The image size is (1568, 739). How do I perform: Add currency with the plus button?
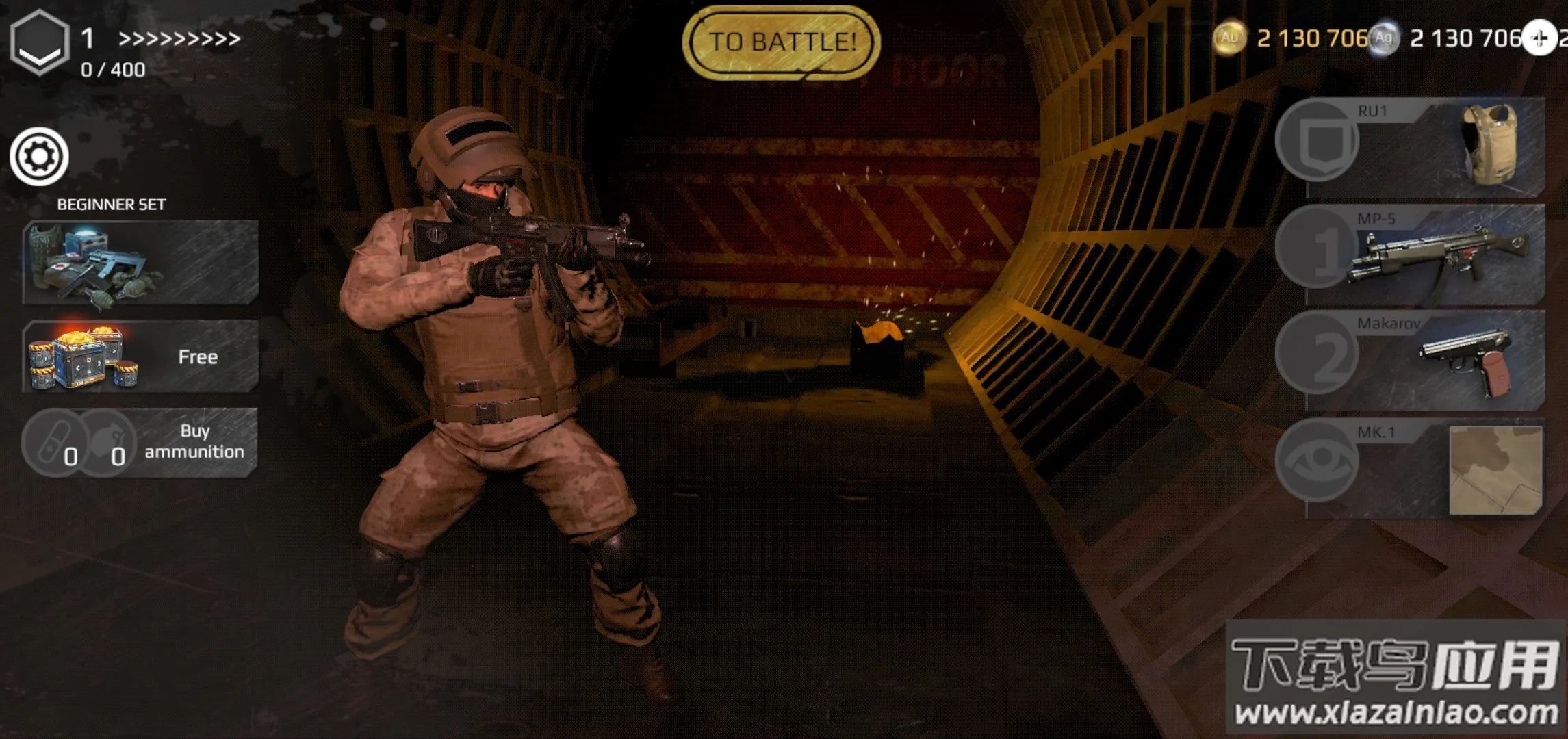pyautogui.click(x=1539, y=38)
